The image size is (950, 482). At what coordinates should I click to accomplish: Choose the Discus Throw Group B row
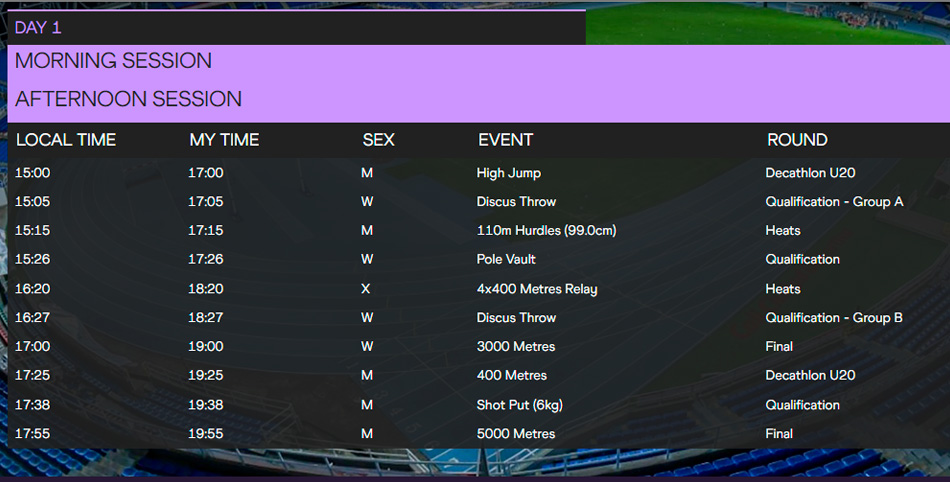click(x=516, y=318)
